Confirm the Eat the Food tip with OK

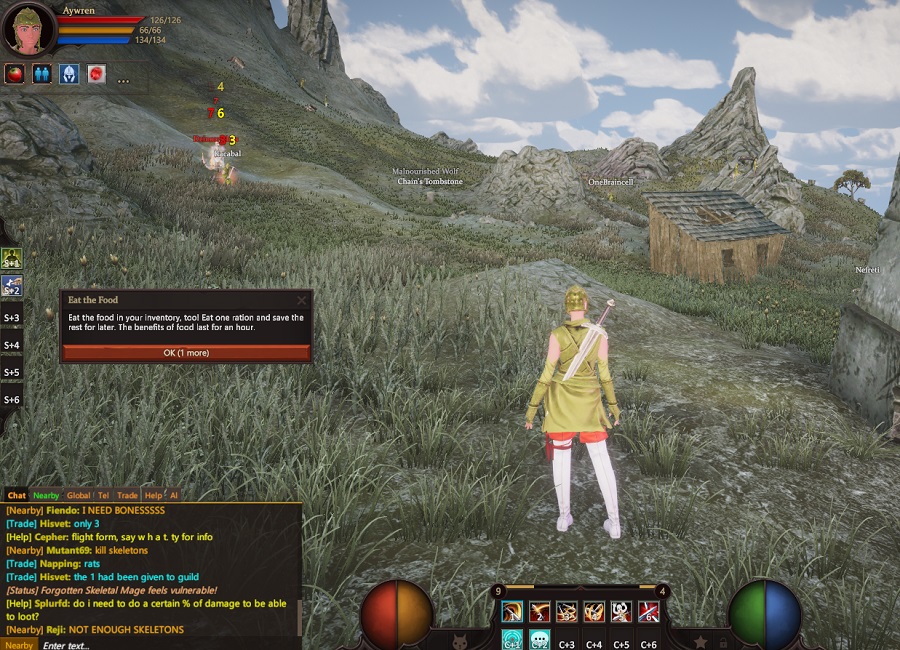point(186,353)
